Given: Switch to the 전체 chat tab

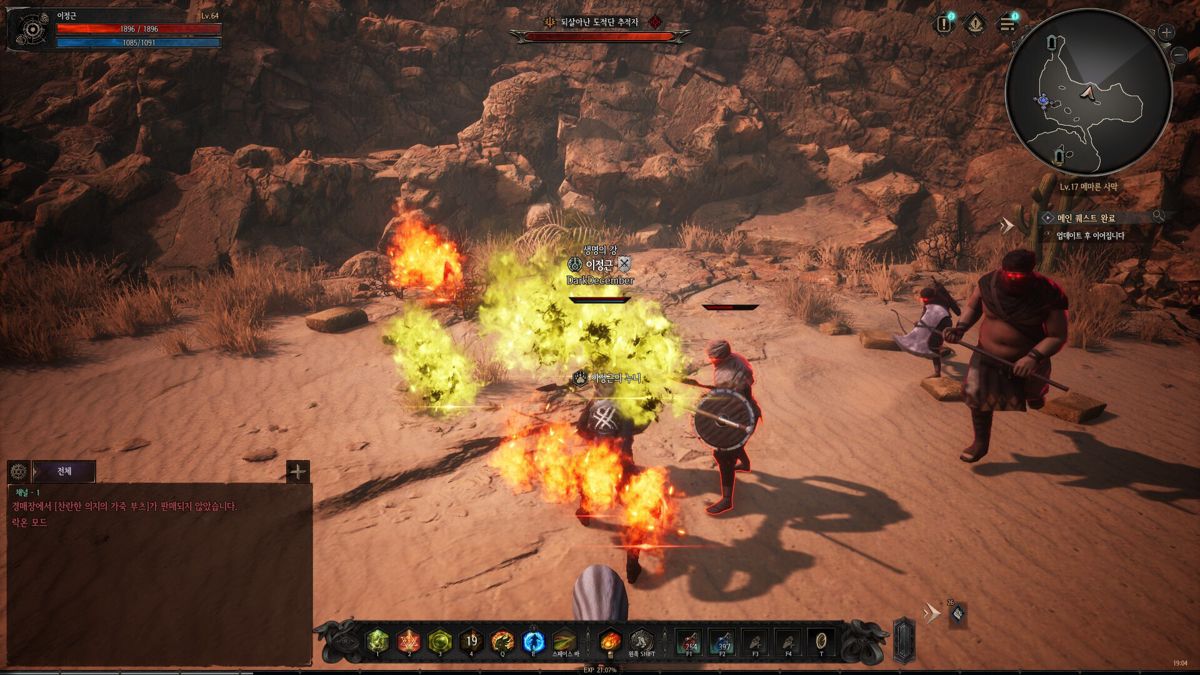Looking at the screenshot, I should click(64, 471).
